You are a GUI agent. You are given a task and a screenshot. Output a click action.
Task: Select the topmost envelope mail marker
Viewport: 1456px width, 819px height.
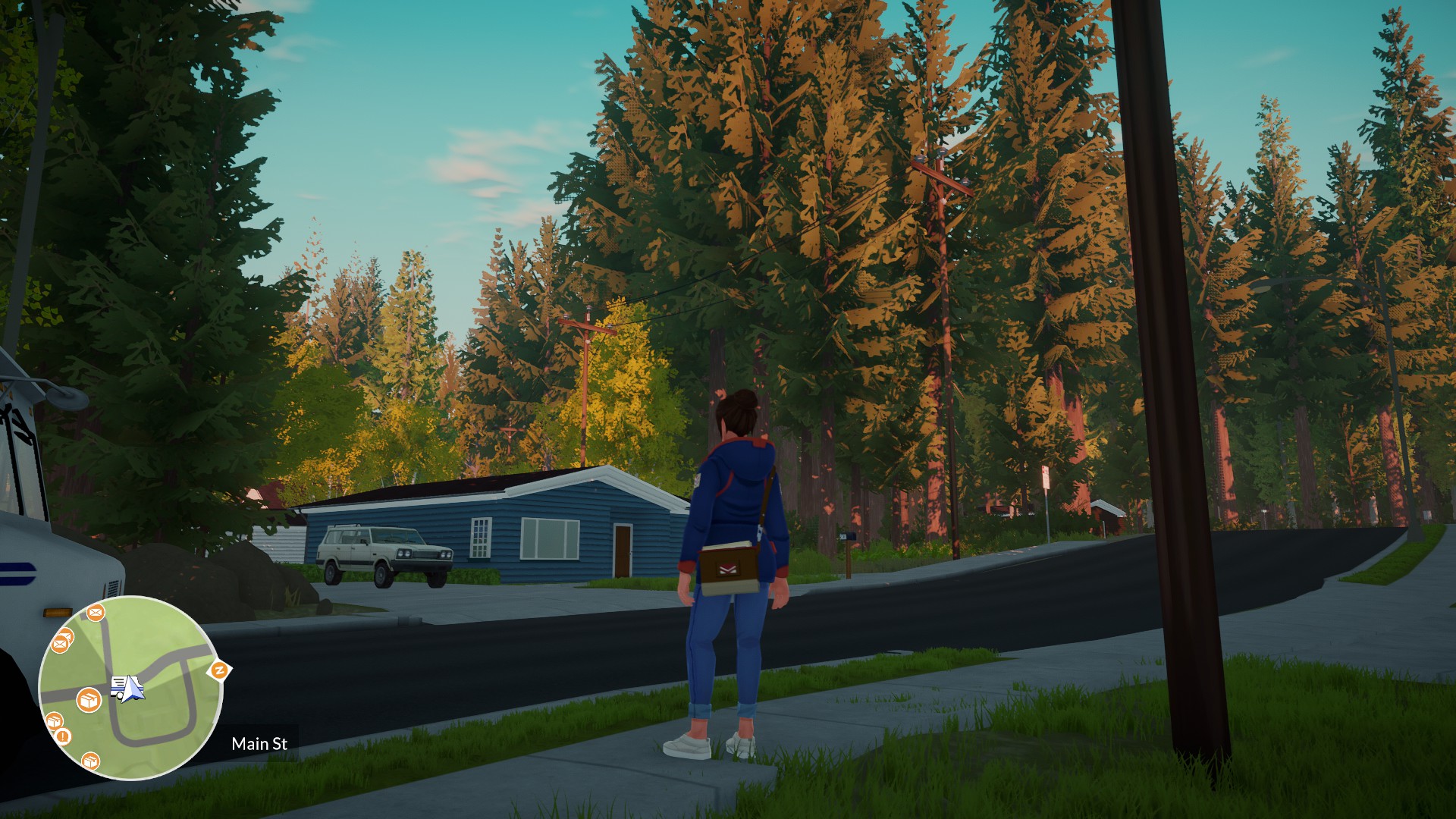pos(95,611)
